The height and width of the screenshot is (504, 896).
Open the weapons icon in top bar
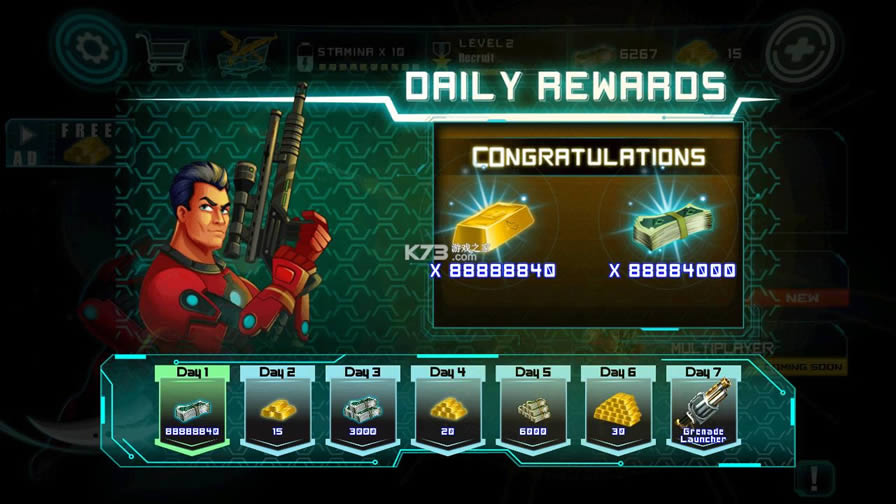248,49
